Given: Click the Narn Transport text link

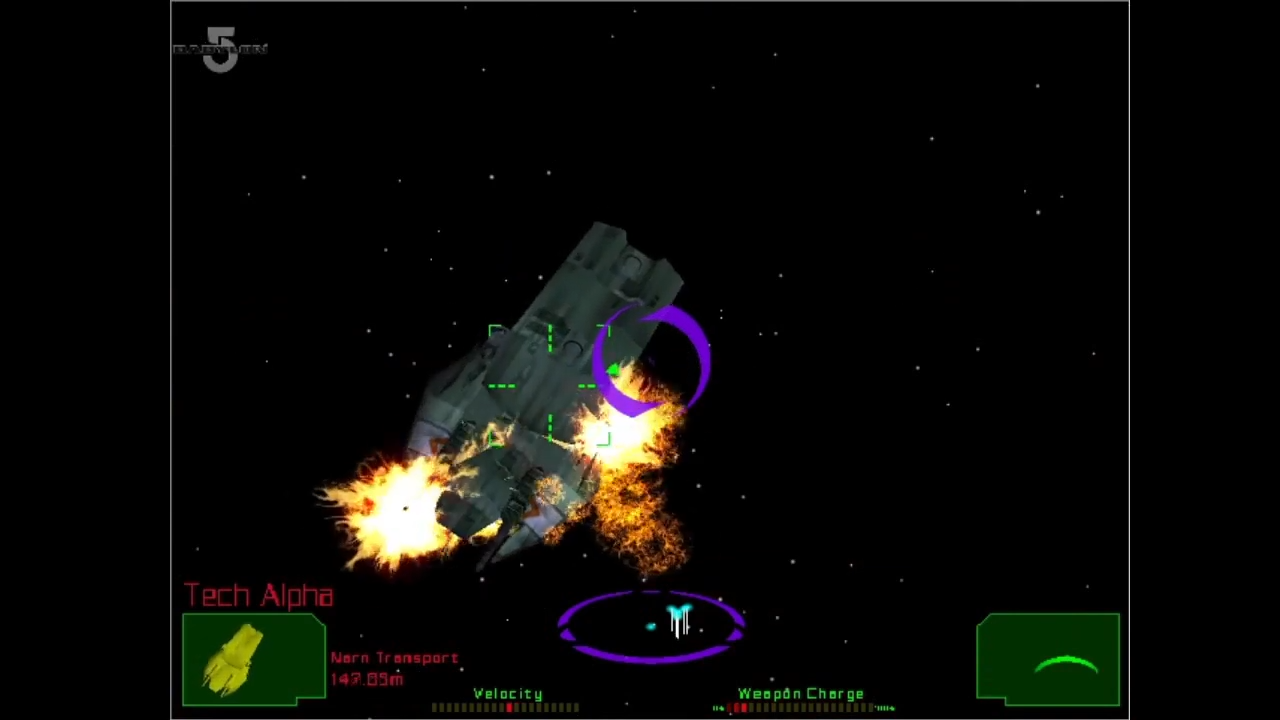Looking at the screenshot, I should tap(393, 657).
